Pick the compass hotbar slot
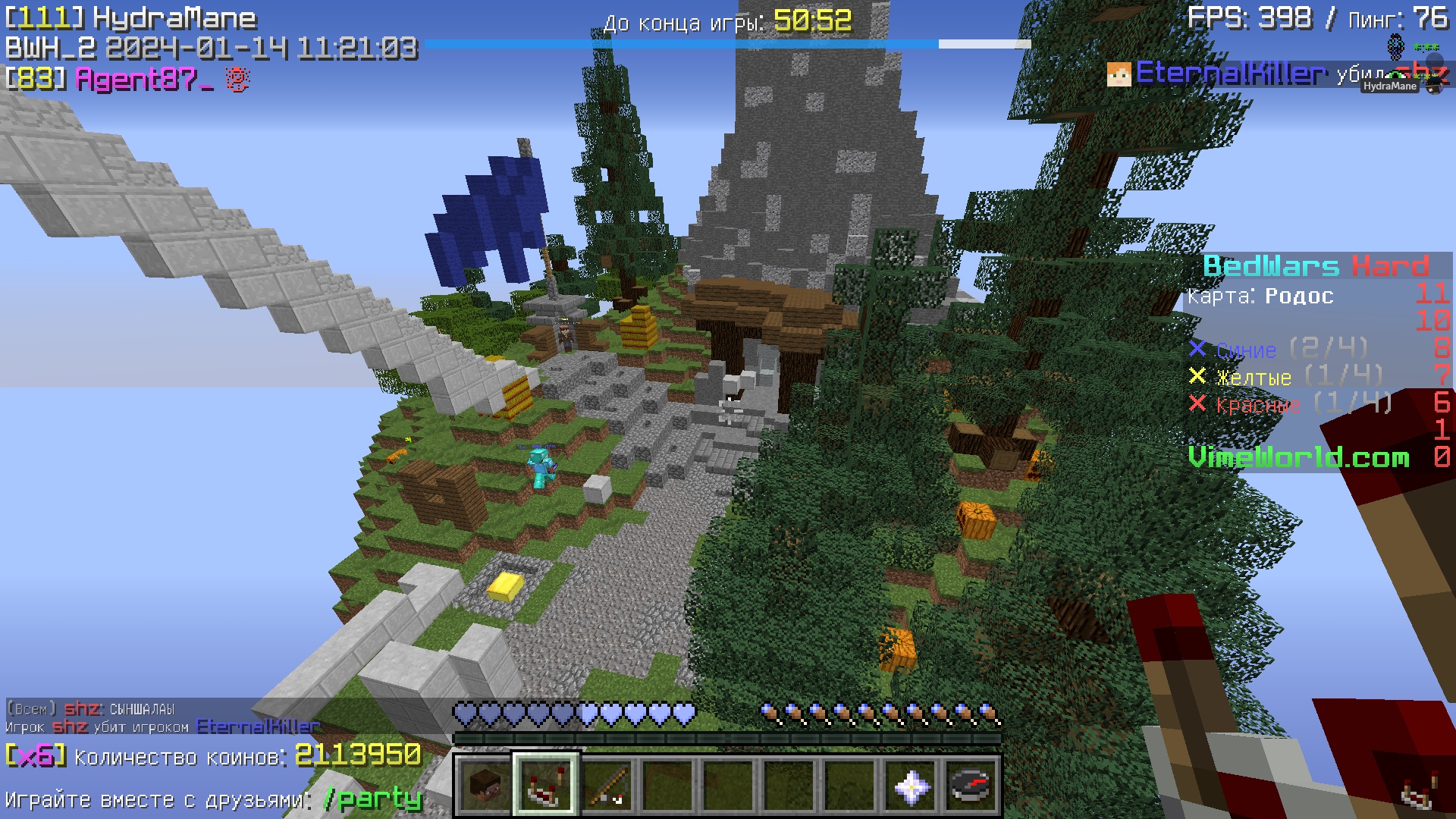Image resolution: width=1456 pixels, height=819 pixels. [x=971, y=785]
